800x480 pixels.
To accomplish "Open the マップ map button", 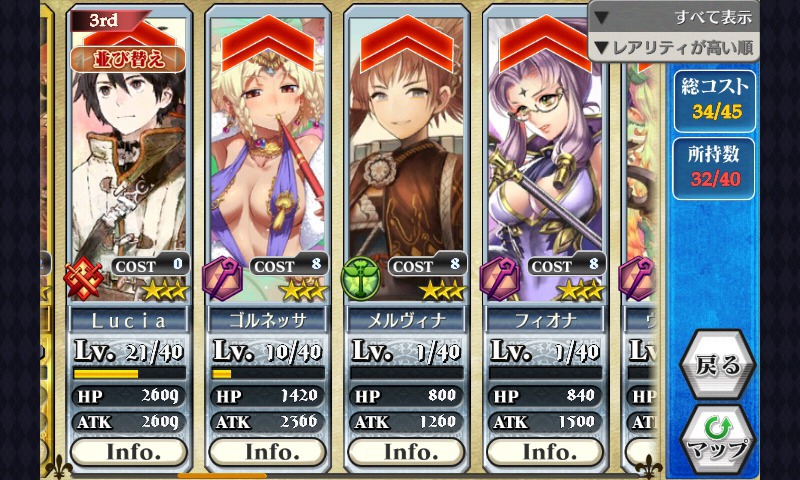I will [717, 438].
